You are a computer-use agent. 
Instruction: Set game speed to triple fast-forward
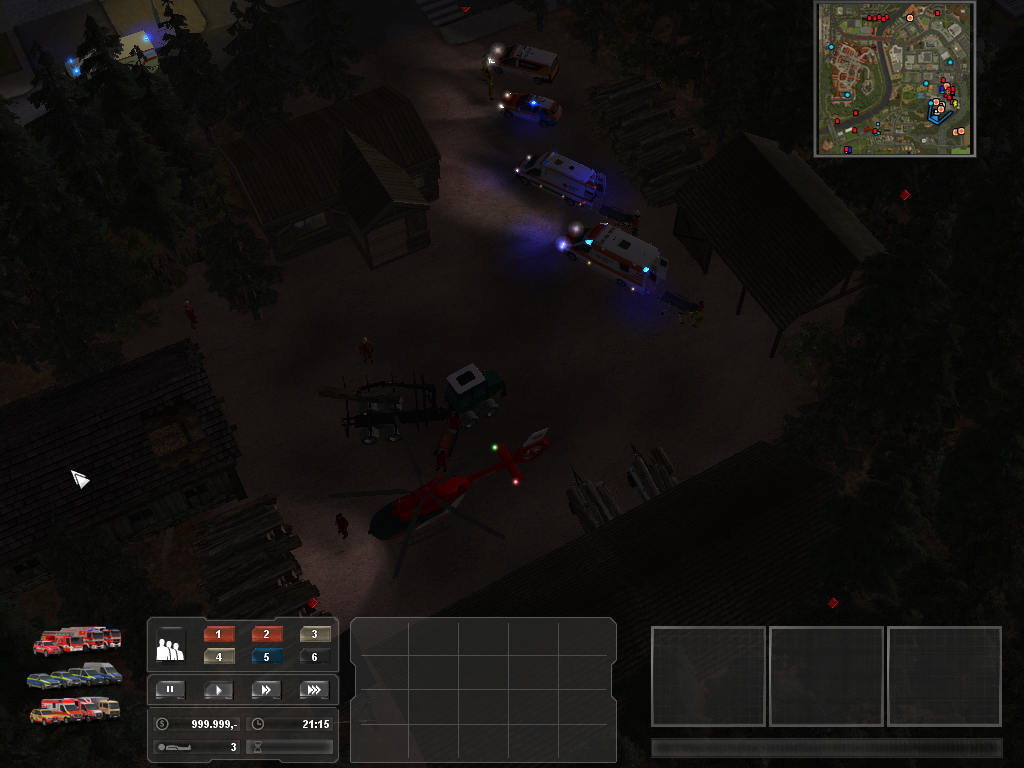pos(314,689)
